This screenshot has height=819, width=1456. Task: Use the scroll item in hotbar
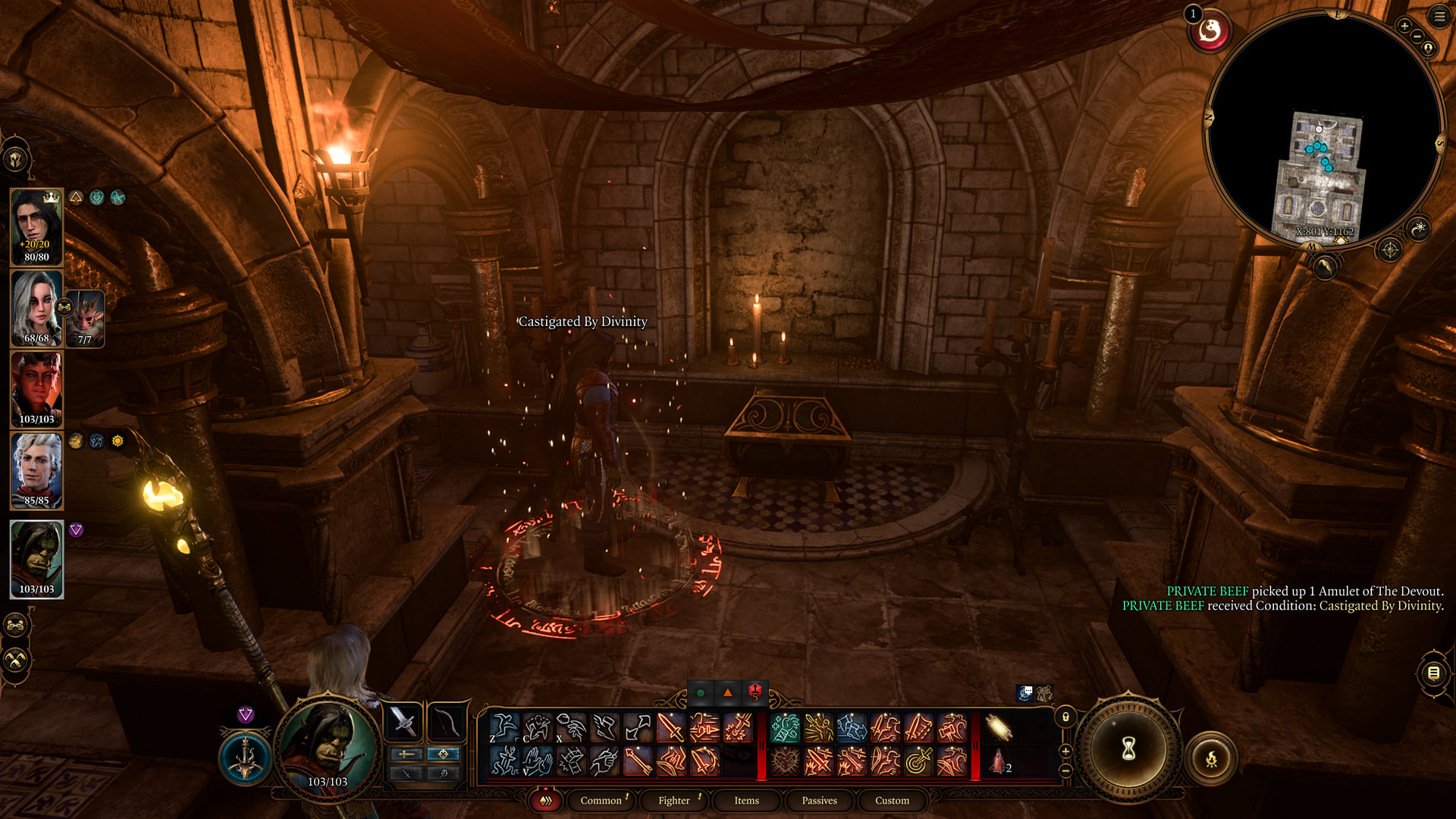999,728
